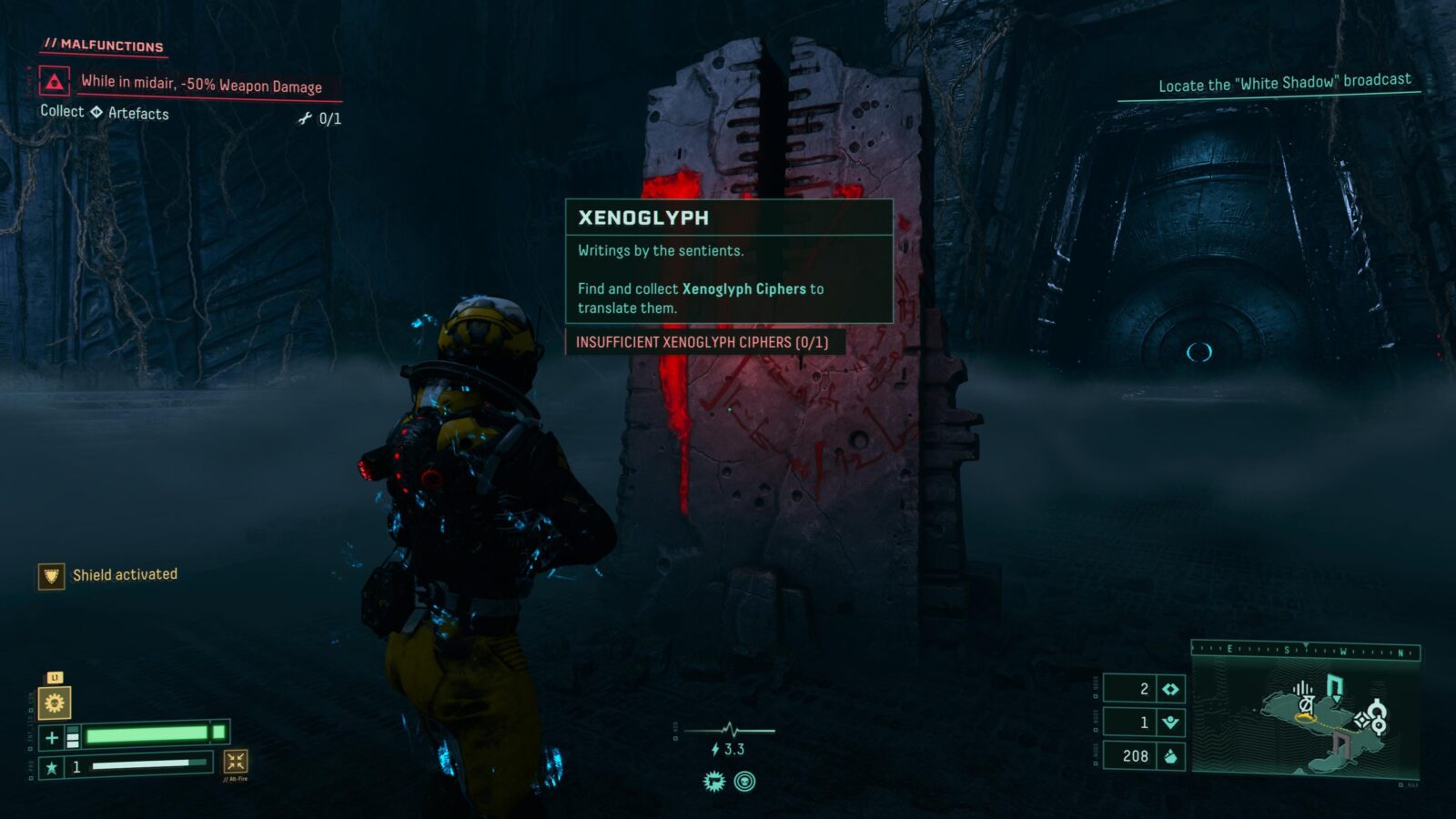This screenshot has height=819, width=1456.
Task: Click the health plus icon beside the health bar
Action: click(x=52, y=735)
